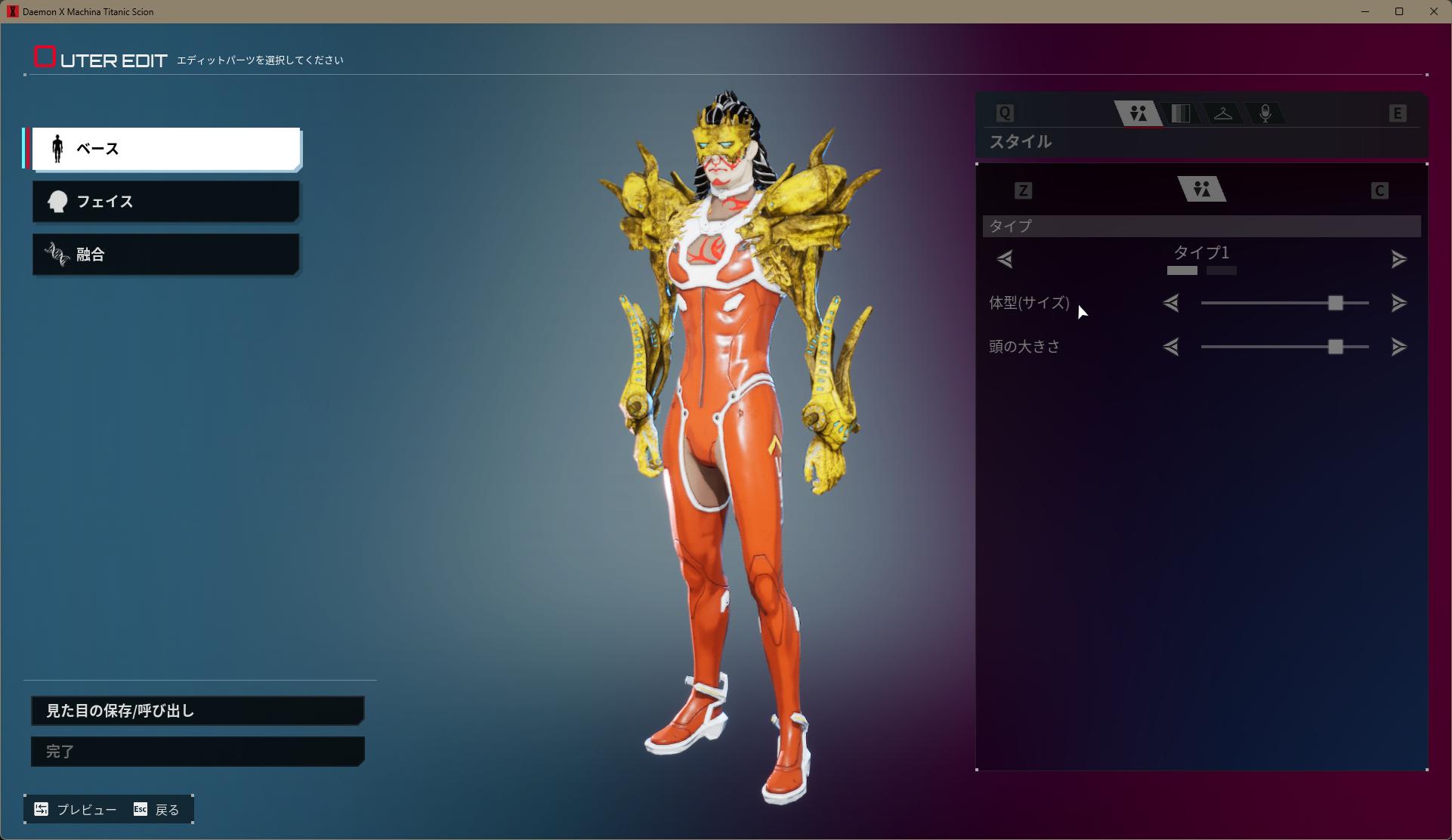Select previous タイプ with left arrow
Image resolution: width=1452 pixels, height=840 pixels.
[1005, 260]
